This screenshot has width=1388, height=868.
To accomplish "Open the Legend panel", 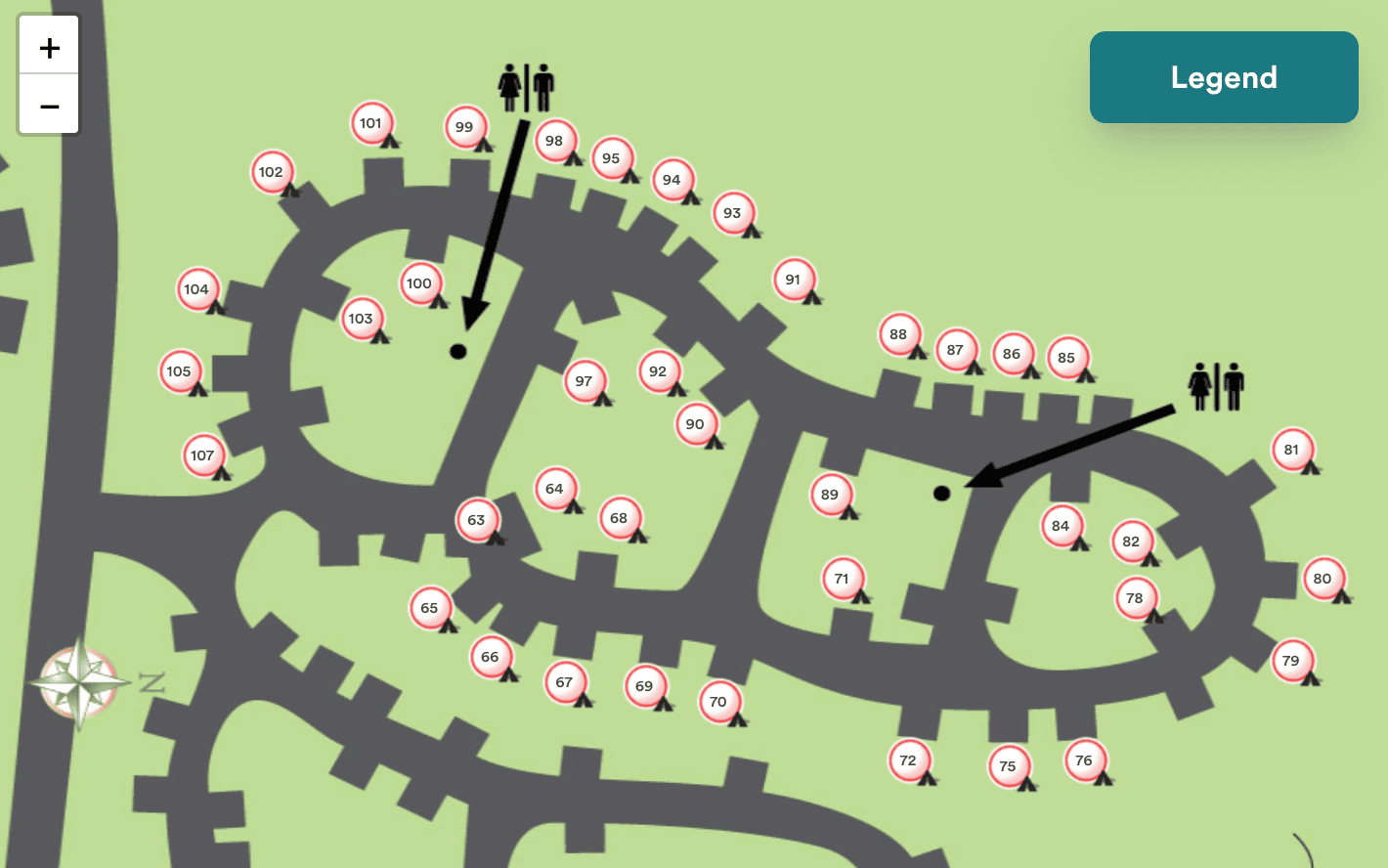I will tap(1223, 77).
